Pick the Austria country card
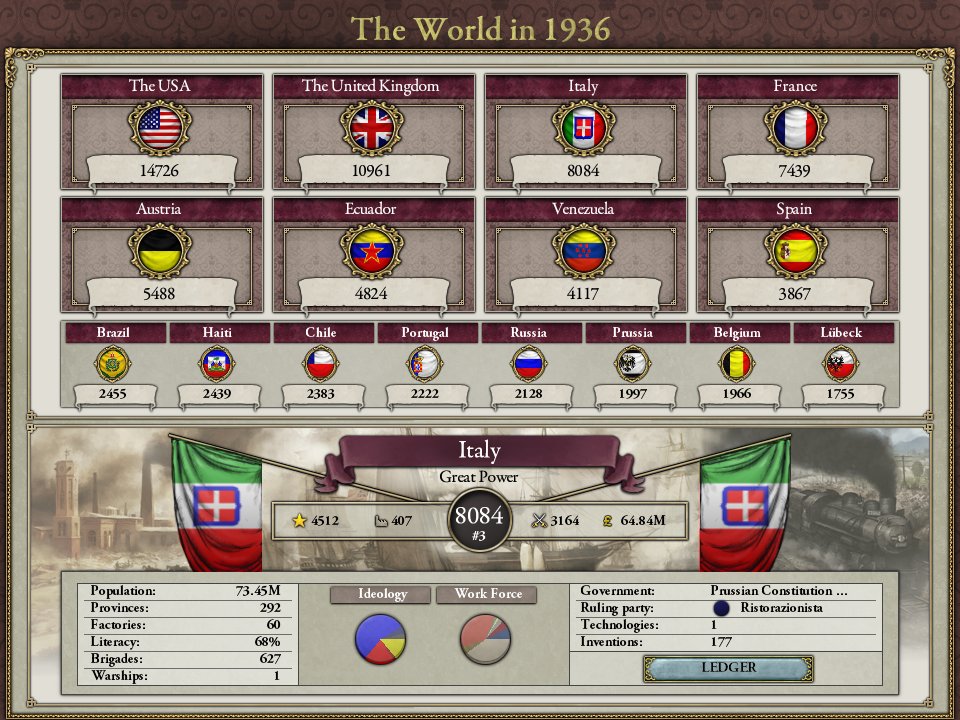Image resolution: width=960 pixels, height=720 pixels. click(x=160, y=252)
